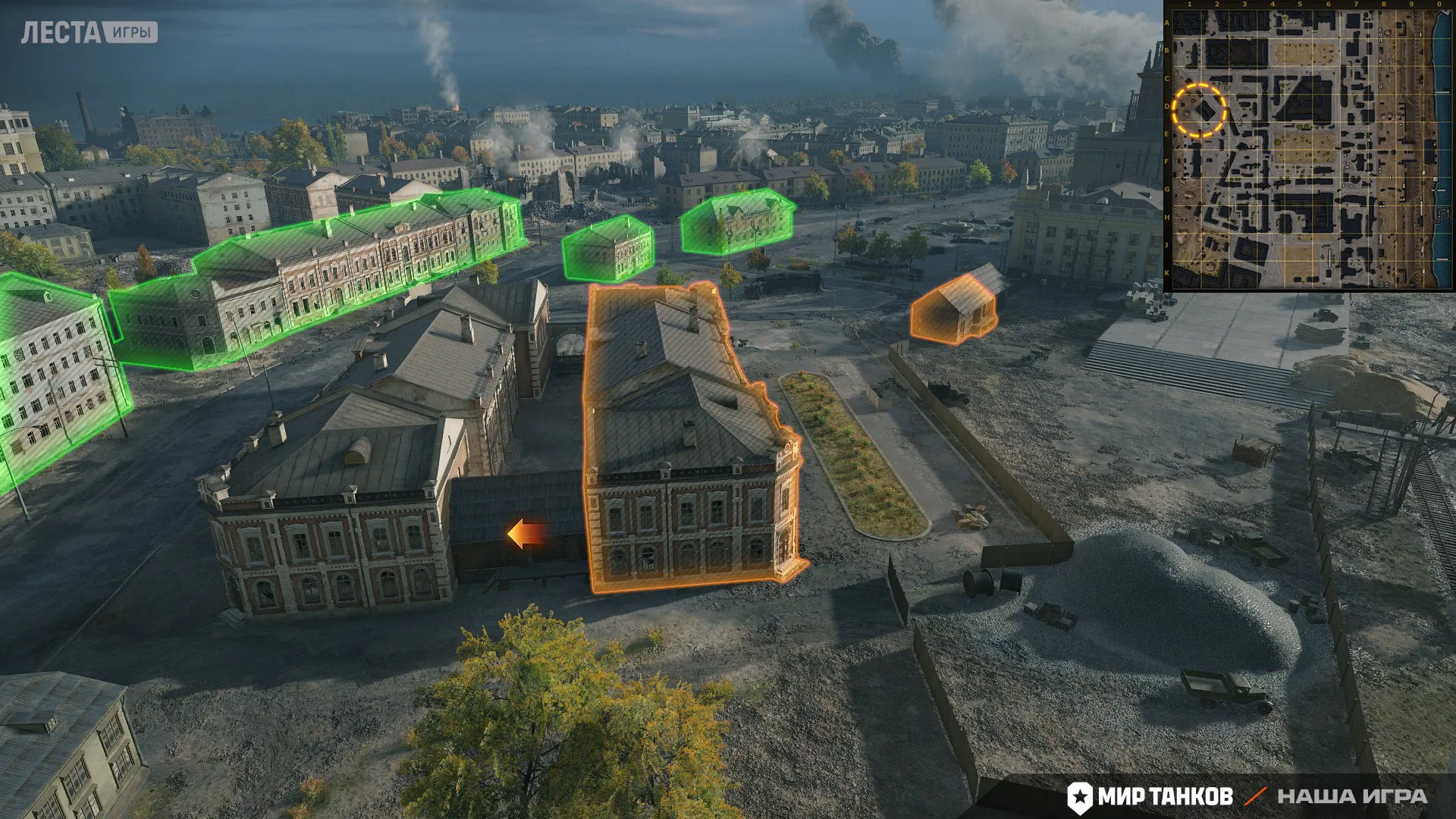Click the Леста Игры logo
This screenshot has height=819, width=1456.
pyautogui.click(x=89, y=33)
